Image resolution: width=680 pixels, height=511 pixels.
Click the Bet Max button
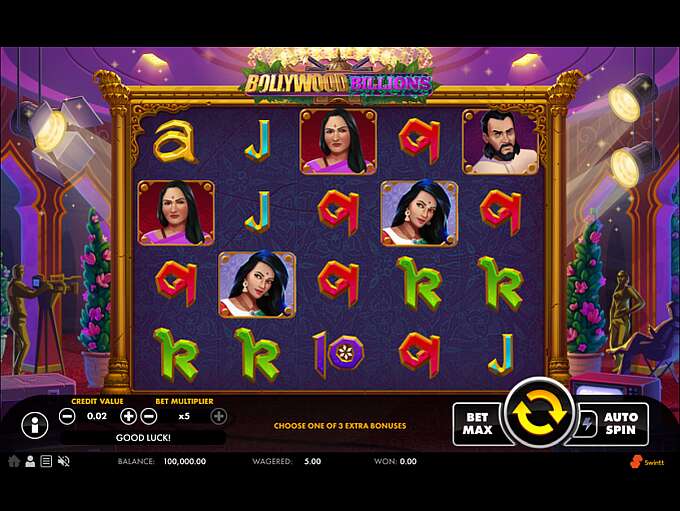click(x=477, y=424)
